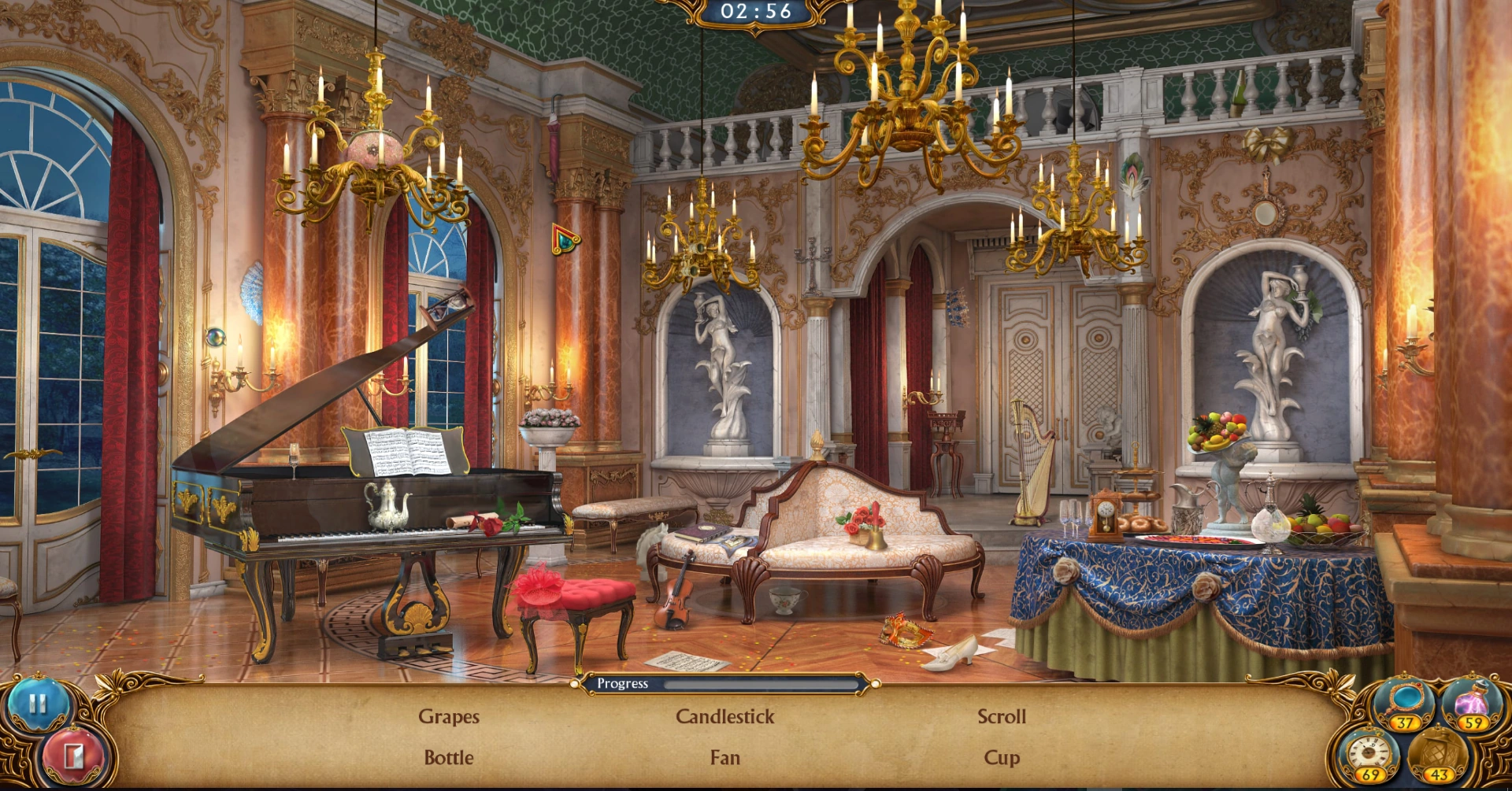Select 'Scroll' from the word list
This screenshot has width=1512, height=791.
tap(1002, 716)
